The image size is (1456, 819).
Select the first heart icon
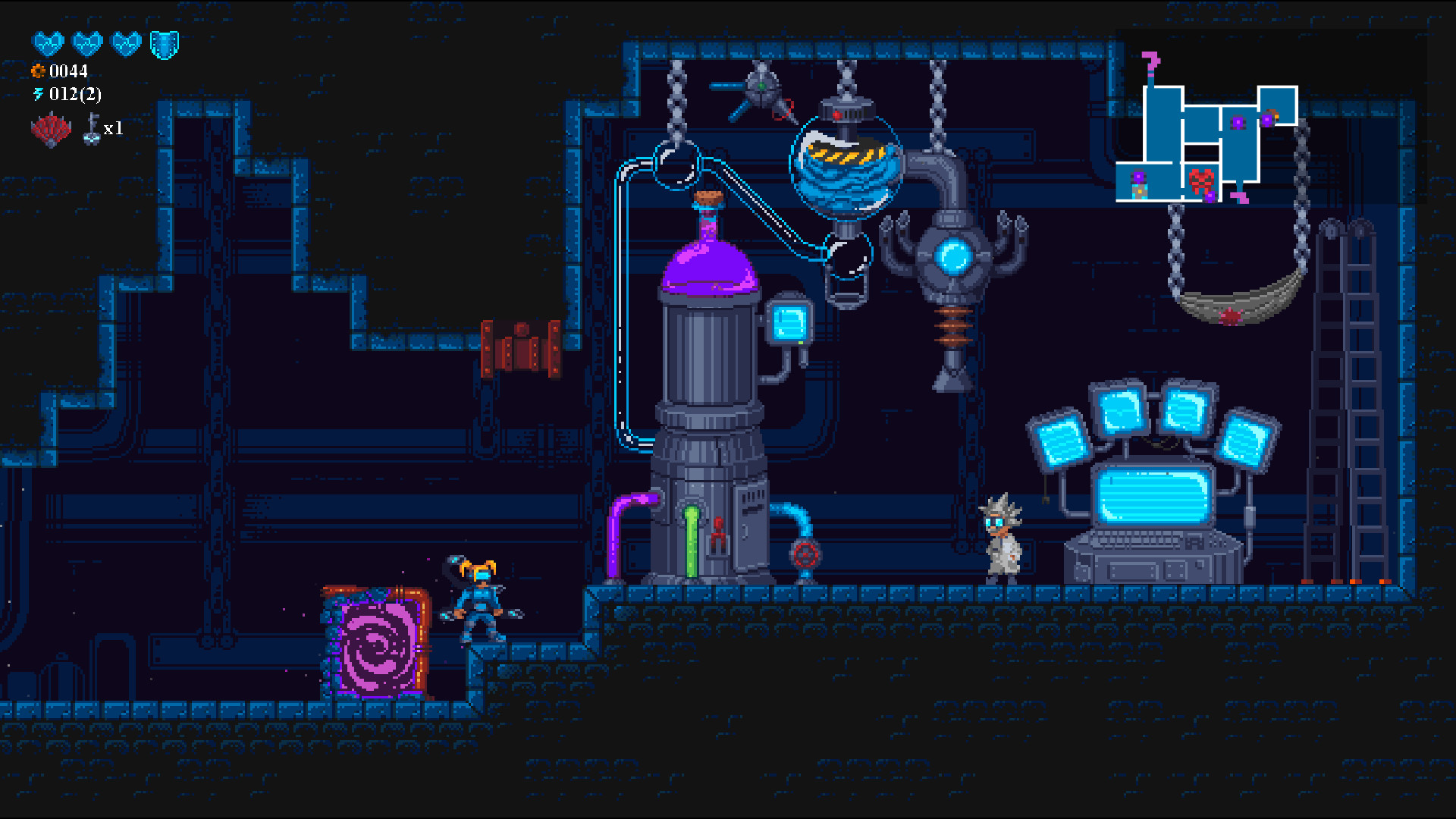point(49,44)
